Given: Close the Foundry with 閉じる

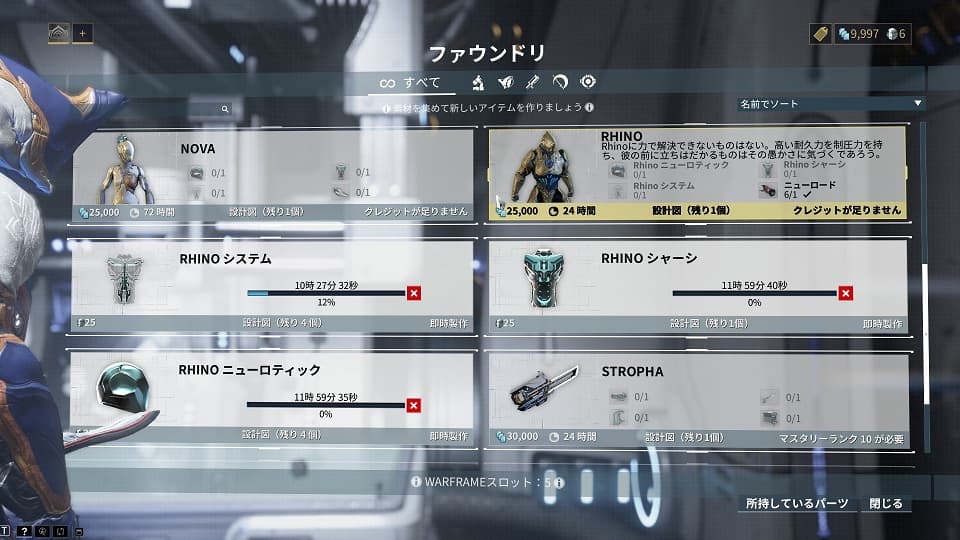Looking at the screenshot, I should [886, 503].
